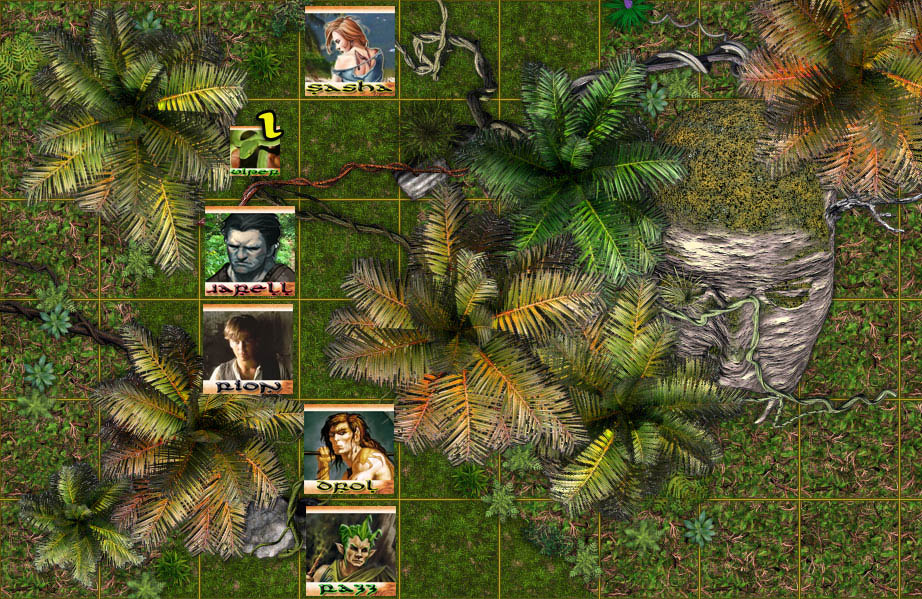The width and height of the screenshot is (922, 599).
Task: Click the green-haired Razz token
Action: [349, 550]
